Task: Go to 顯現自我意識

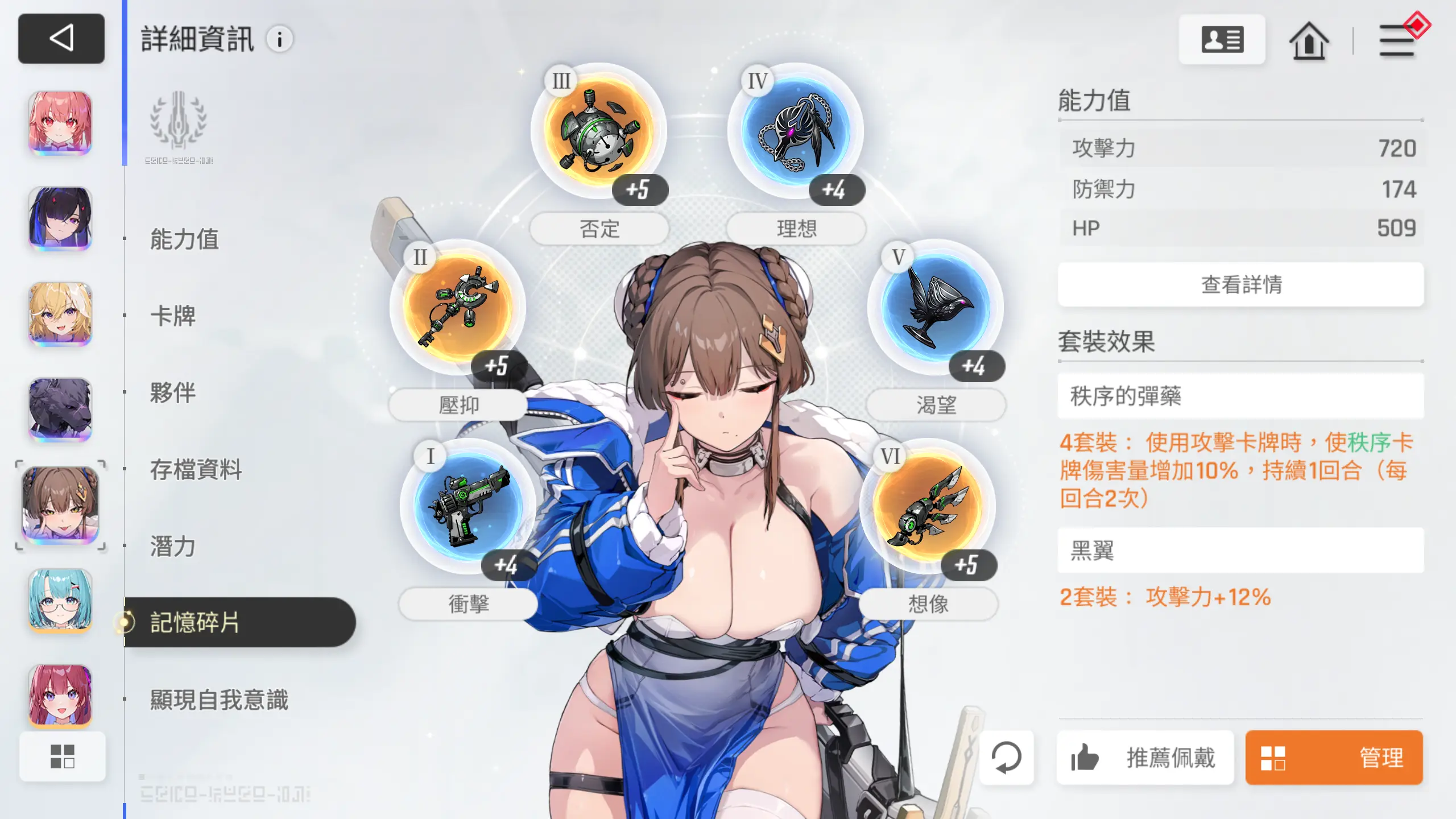Action: [219, 700]
